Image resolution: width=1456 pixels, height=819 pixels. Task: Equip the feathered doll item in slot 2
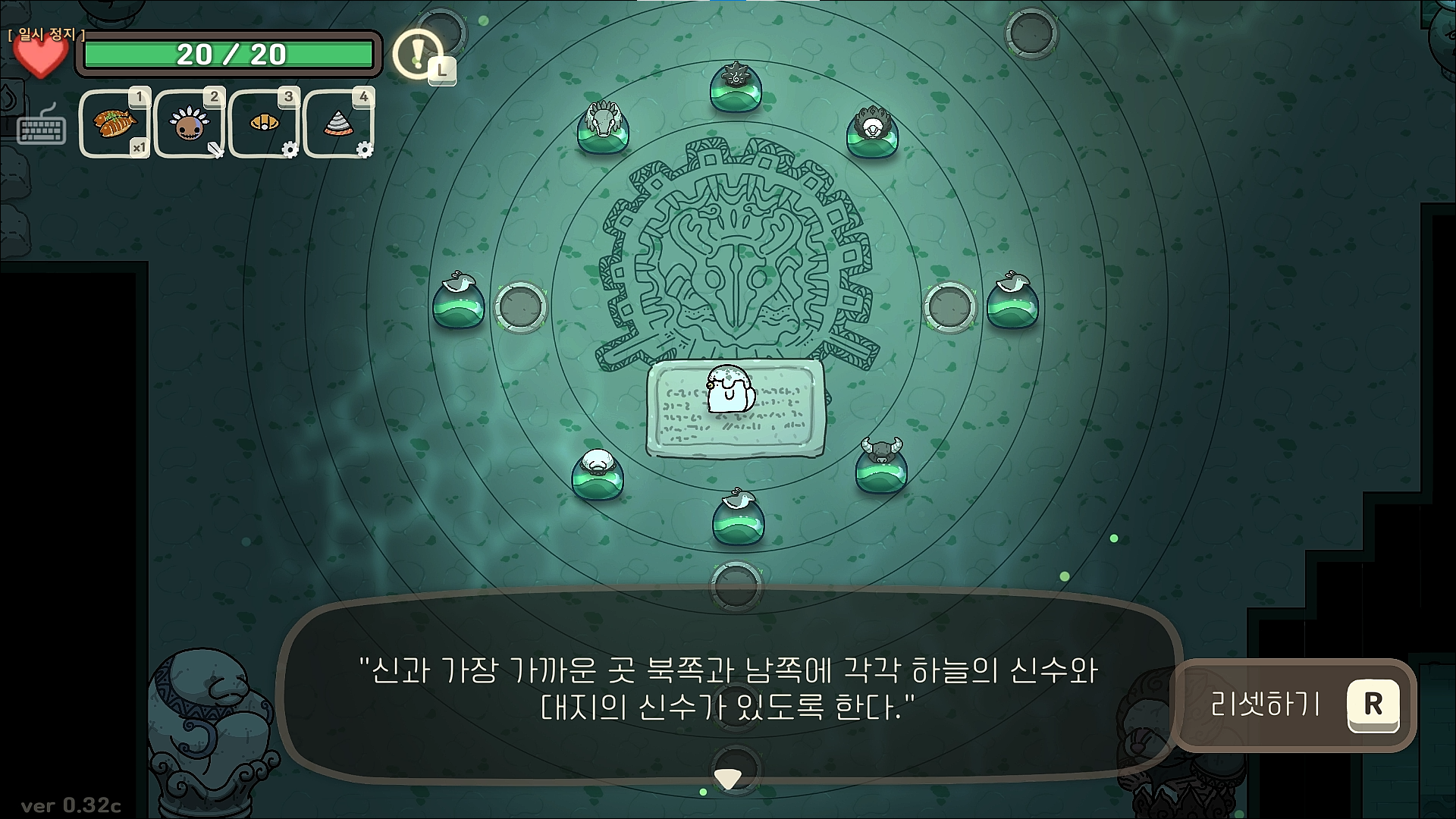[x=188, y=124]
